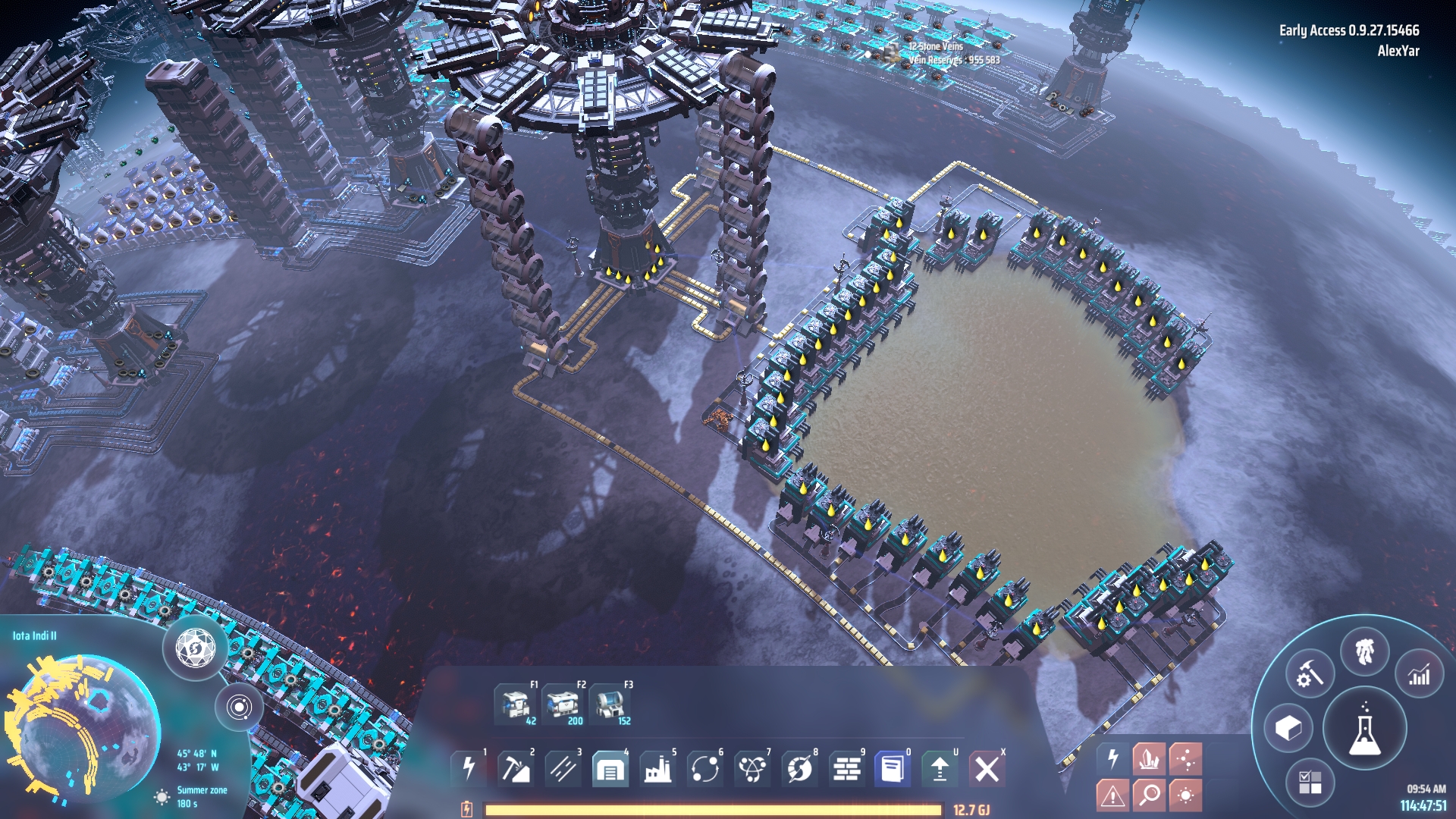Pick the F1 storage box shortcut
Image resolution: width=1456 pixels, height=819 pixels.
pyautogui.click(x=516, y=704)
